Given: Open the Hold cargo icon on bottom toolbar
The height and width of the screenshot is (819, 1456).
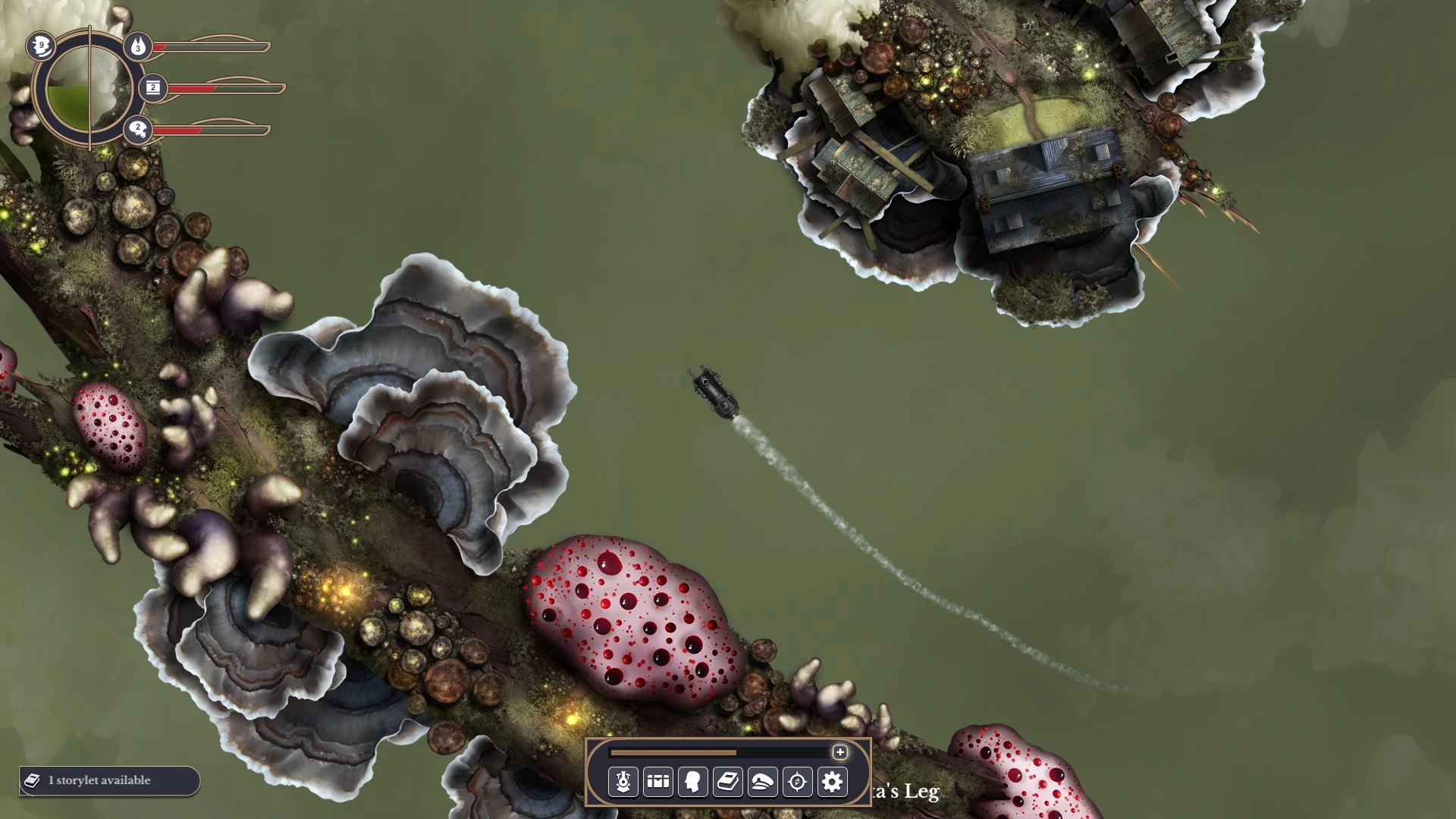Looking at the screenshot, I should click(x=657, y=783).
